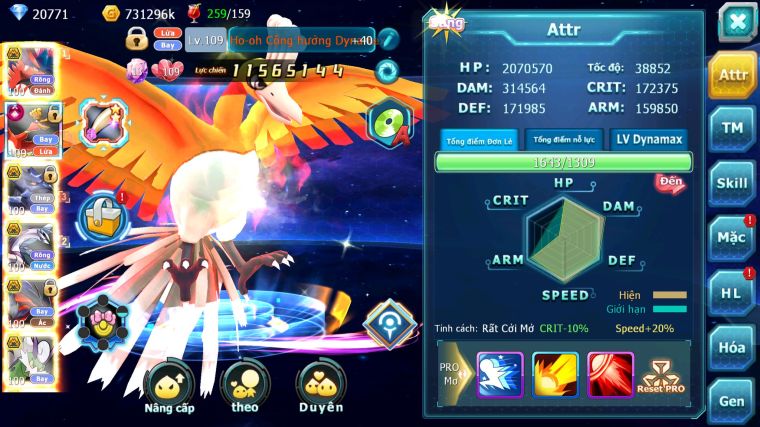Image resolution: width=760 pixels, height=427 pixels.
Task: Show the Tổng điểm nỗ lực tab
Action: pos(564,139)
